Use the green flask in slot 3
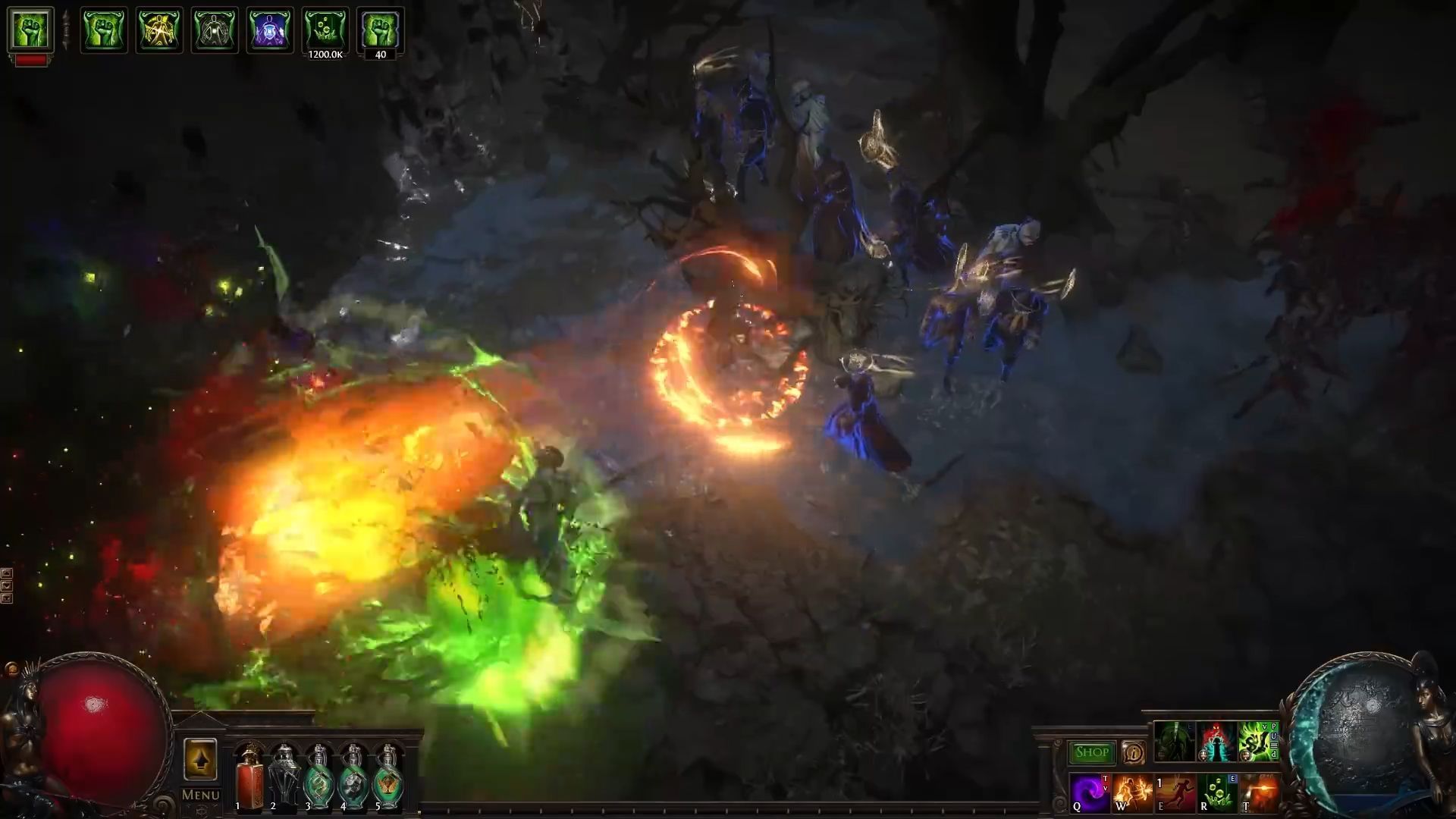 (318, 777)
